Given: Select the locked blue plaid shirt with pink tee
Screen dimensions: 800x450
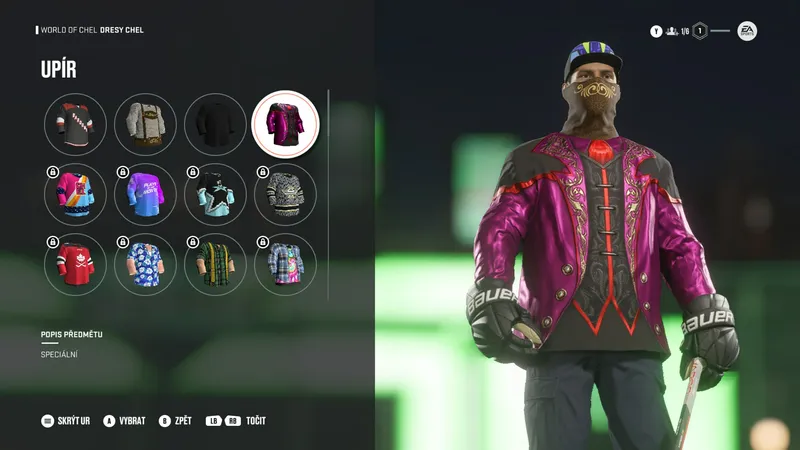Looking at the screenshot, I should click(x=285, y=264).
